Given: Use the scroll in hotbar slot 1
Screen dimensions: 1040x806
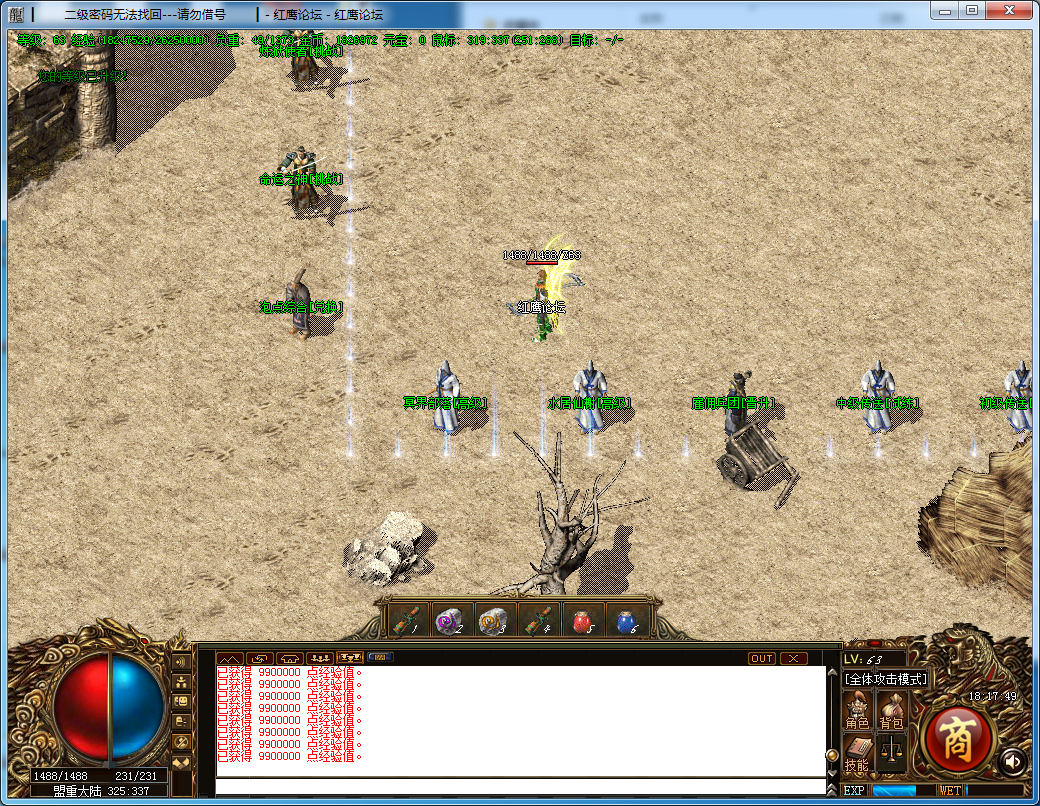Looking at the screenshot, I should click(406, 621).
